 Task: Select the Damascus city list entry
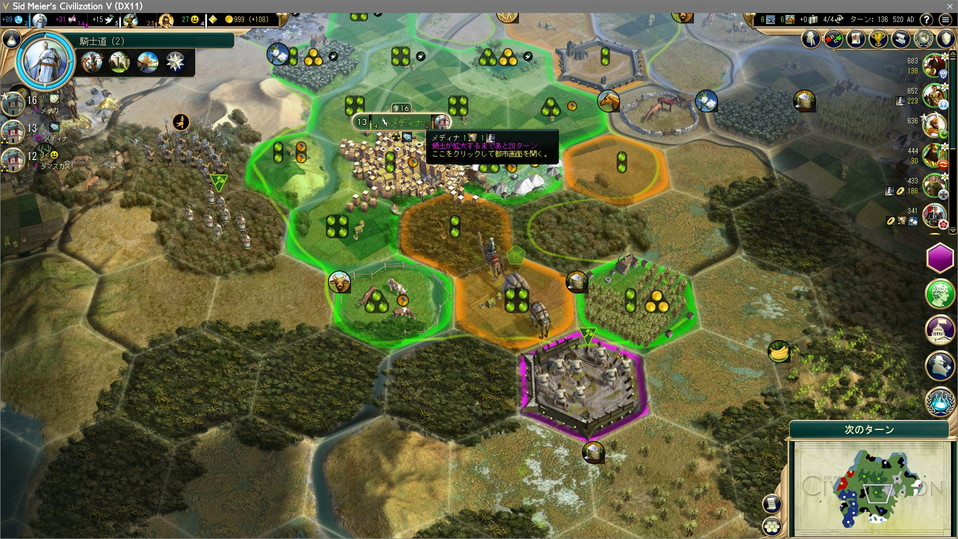coord(13,158)
